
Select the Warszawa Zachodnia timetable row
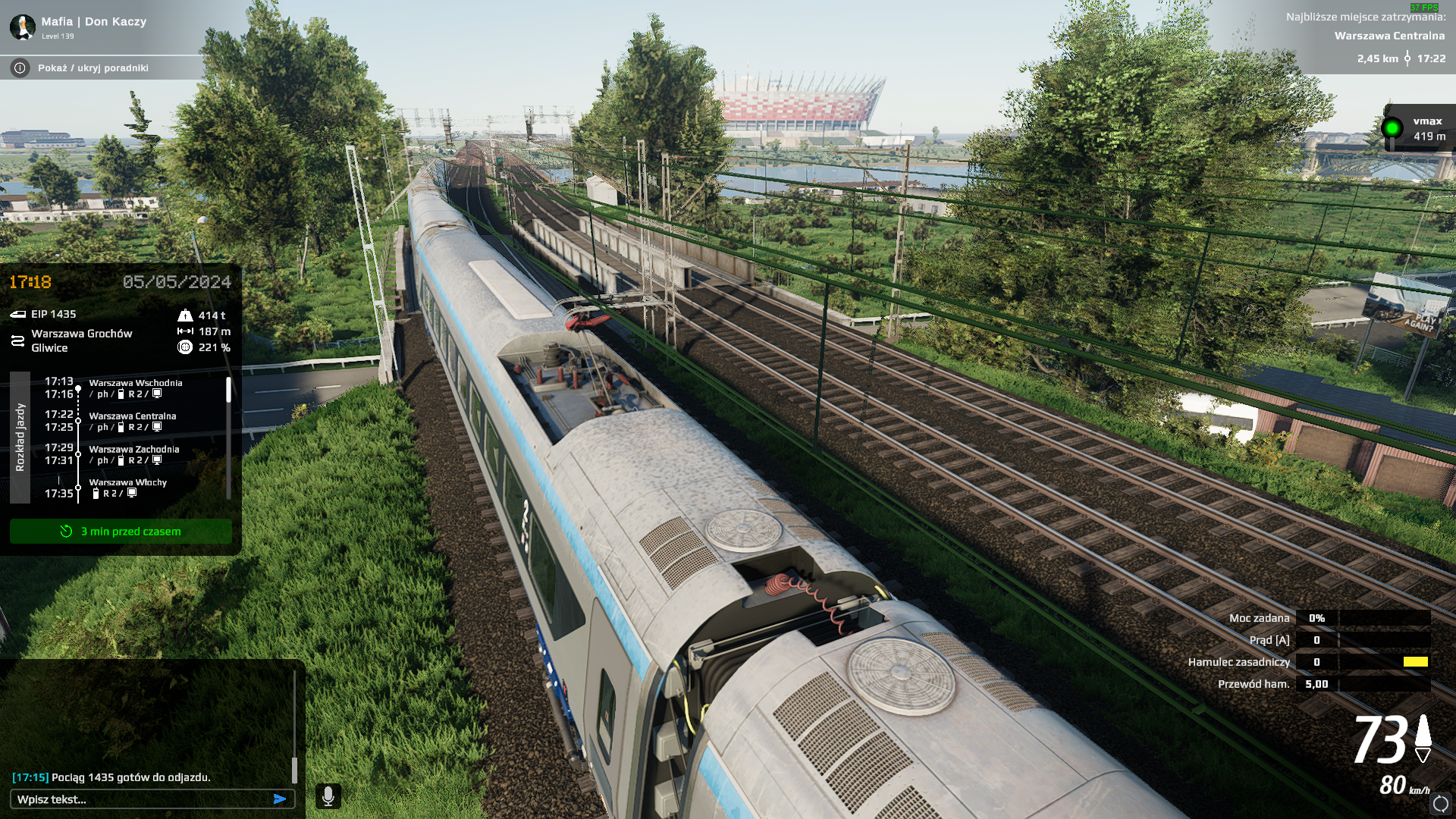(x=134, y=454)
